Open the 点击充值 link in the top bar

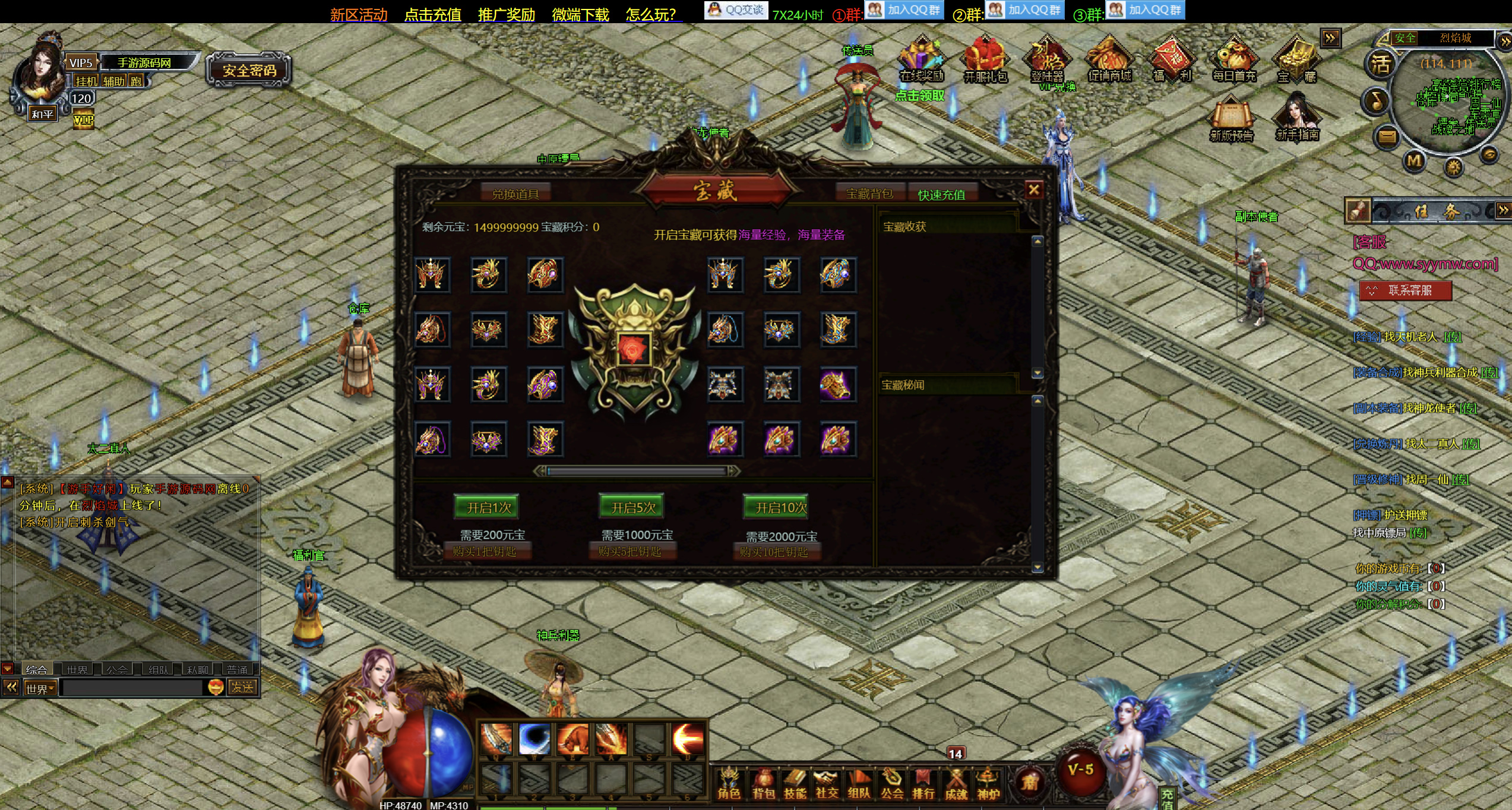click(x=432, y=14)
